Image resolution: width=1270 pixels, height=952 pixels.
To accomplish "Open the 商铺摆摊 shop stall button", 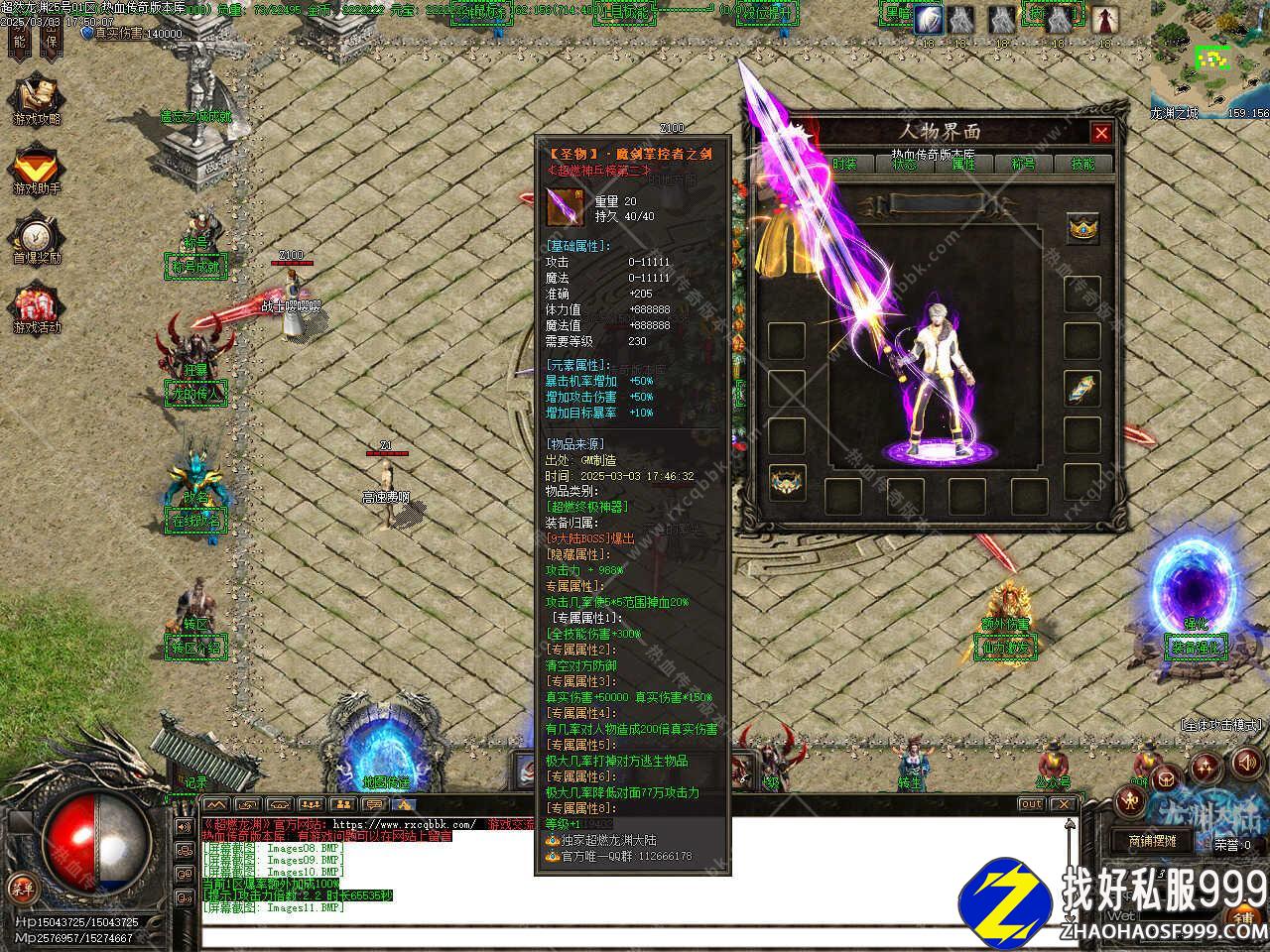I will click(1152, 840).
